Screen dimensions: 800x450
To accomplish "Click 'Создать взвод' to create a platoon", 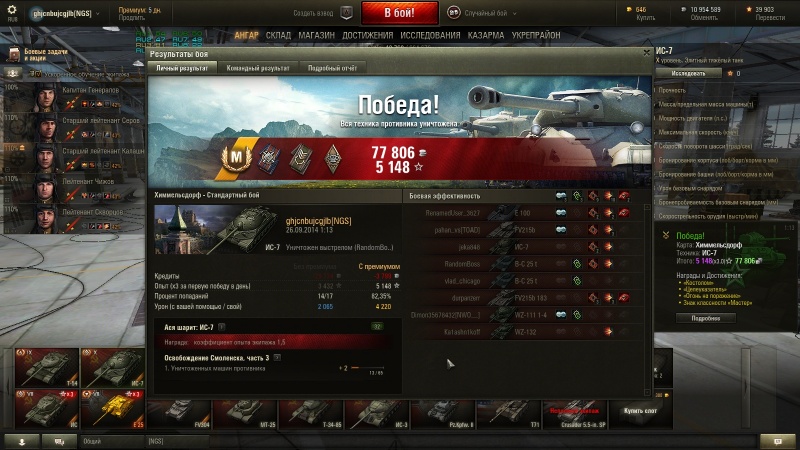I will (x=314, y=13).
